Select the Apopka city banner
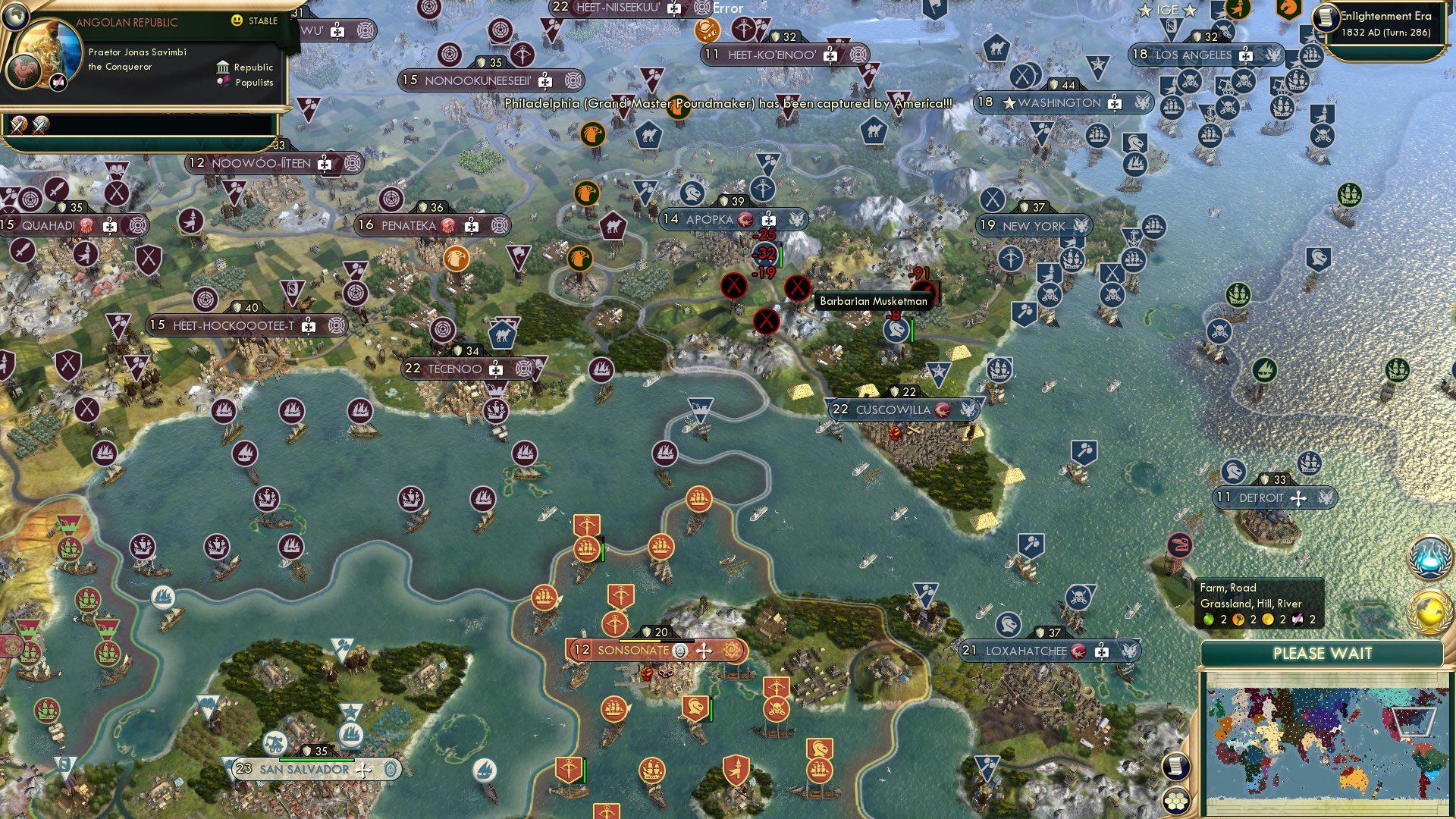 point(709,220)
